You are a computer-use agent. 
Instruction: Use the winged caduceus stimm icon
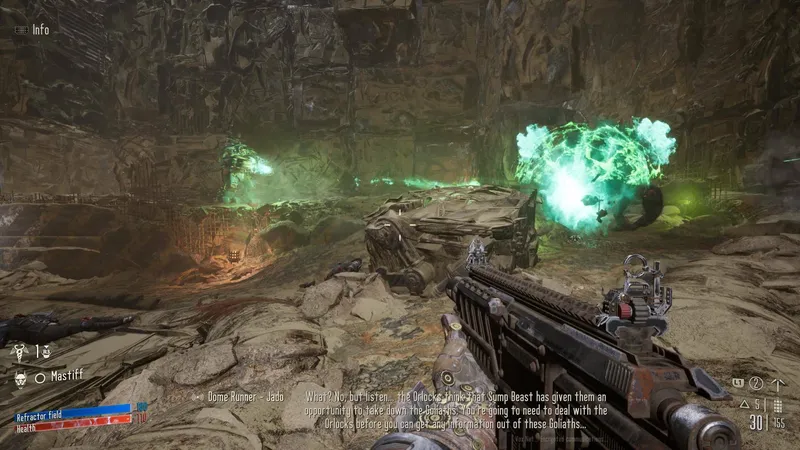click(x=18, y=351)
